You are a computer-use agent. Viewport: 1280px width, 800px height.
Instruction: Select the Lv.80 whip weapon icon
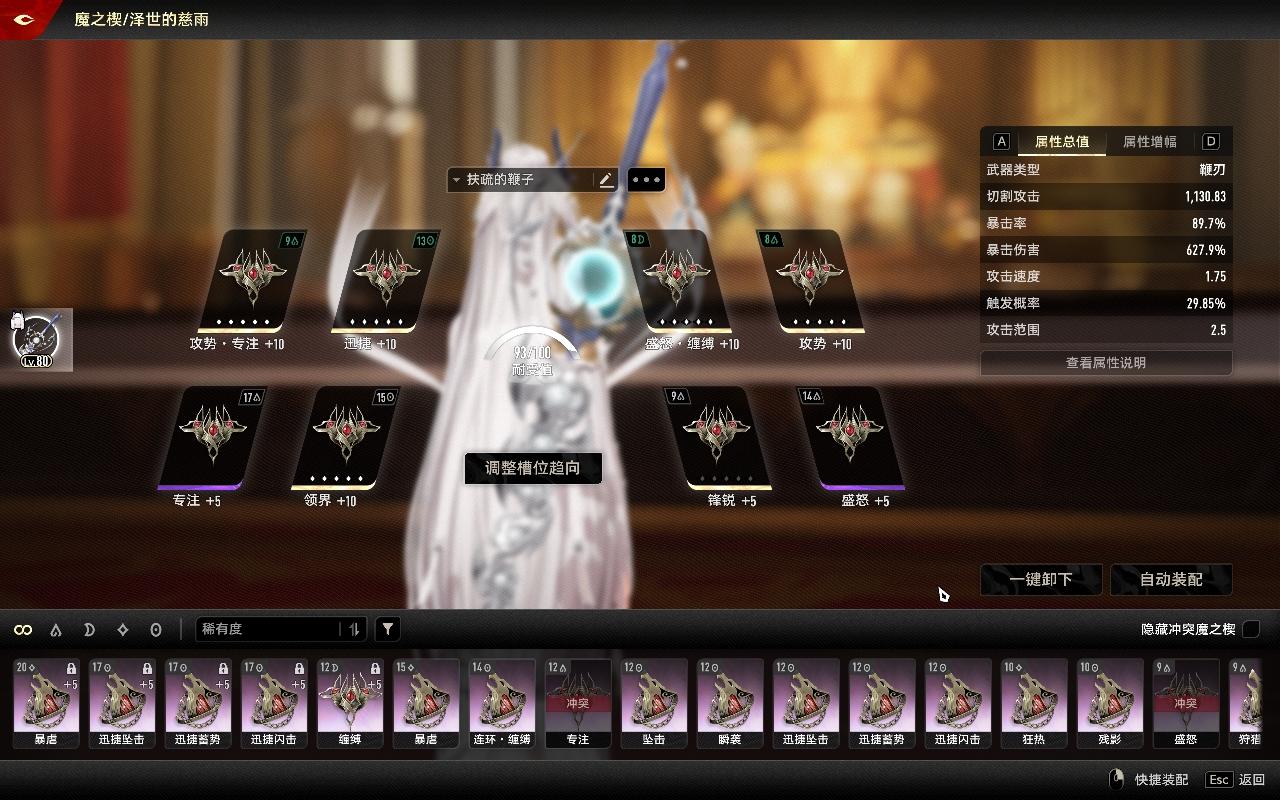pos(38,339)
